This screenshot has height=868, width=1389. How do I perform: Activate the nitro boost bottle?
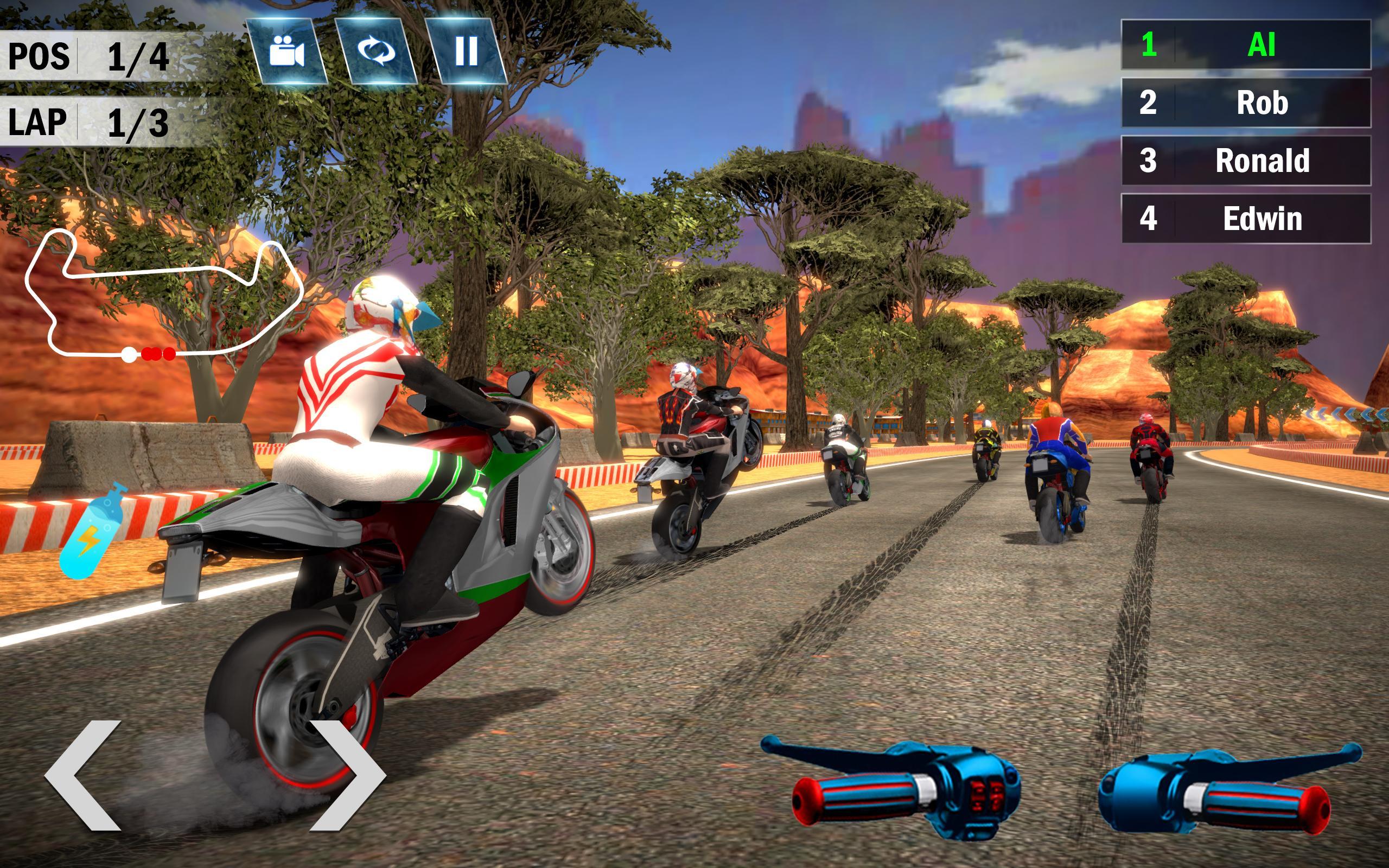point(92,531)
